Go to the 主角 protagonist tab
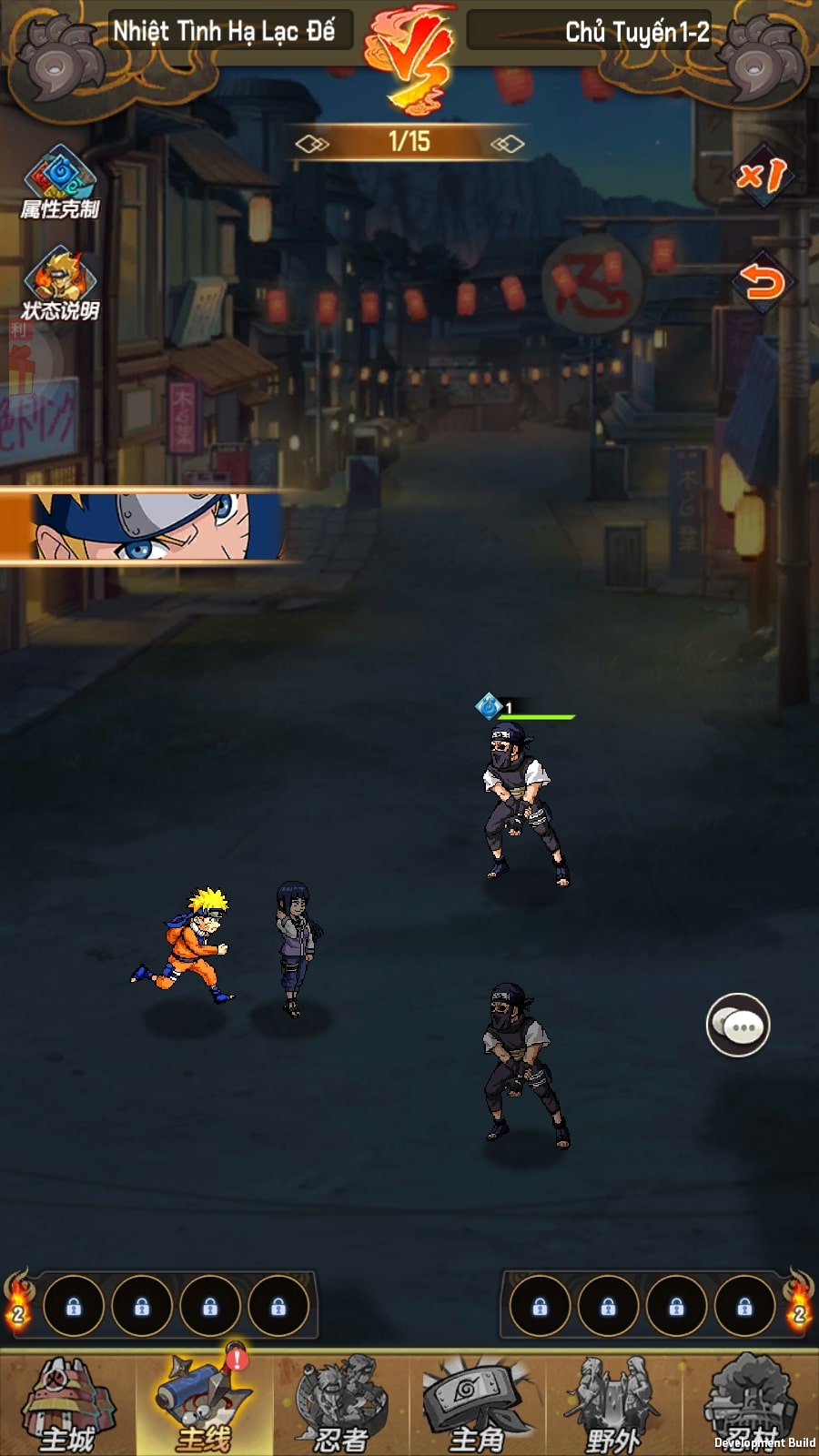 point(477,1404)
